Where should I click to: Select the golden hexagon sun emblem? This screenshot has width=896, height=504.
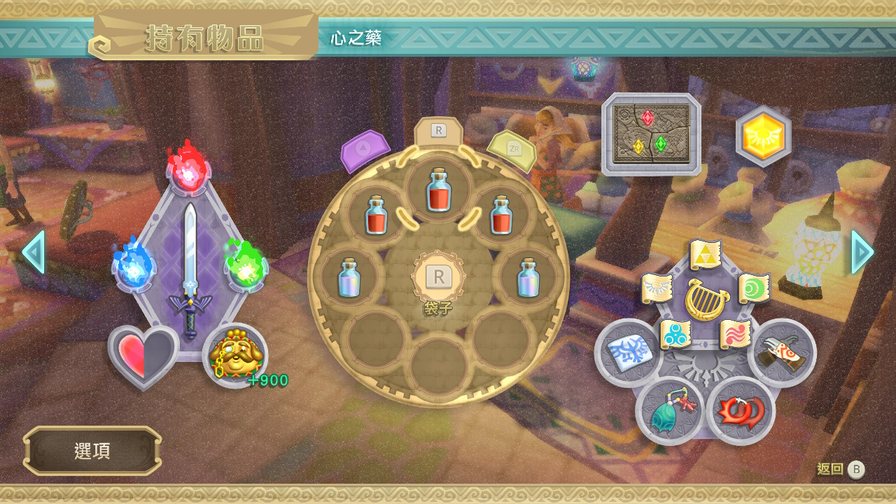pos(763,134)
